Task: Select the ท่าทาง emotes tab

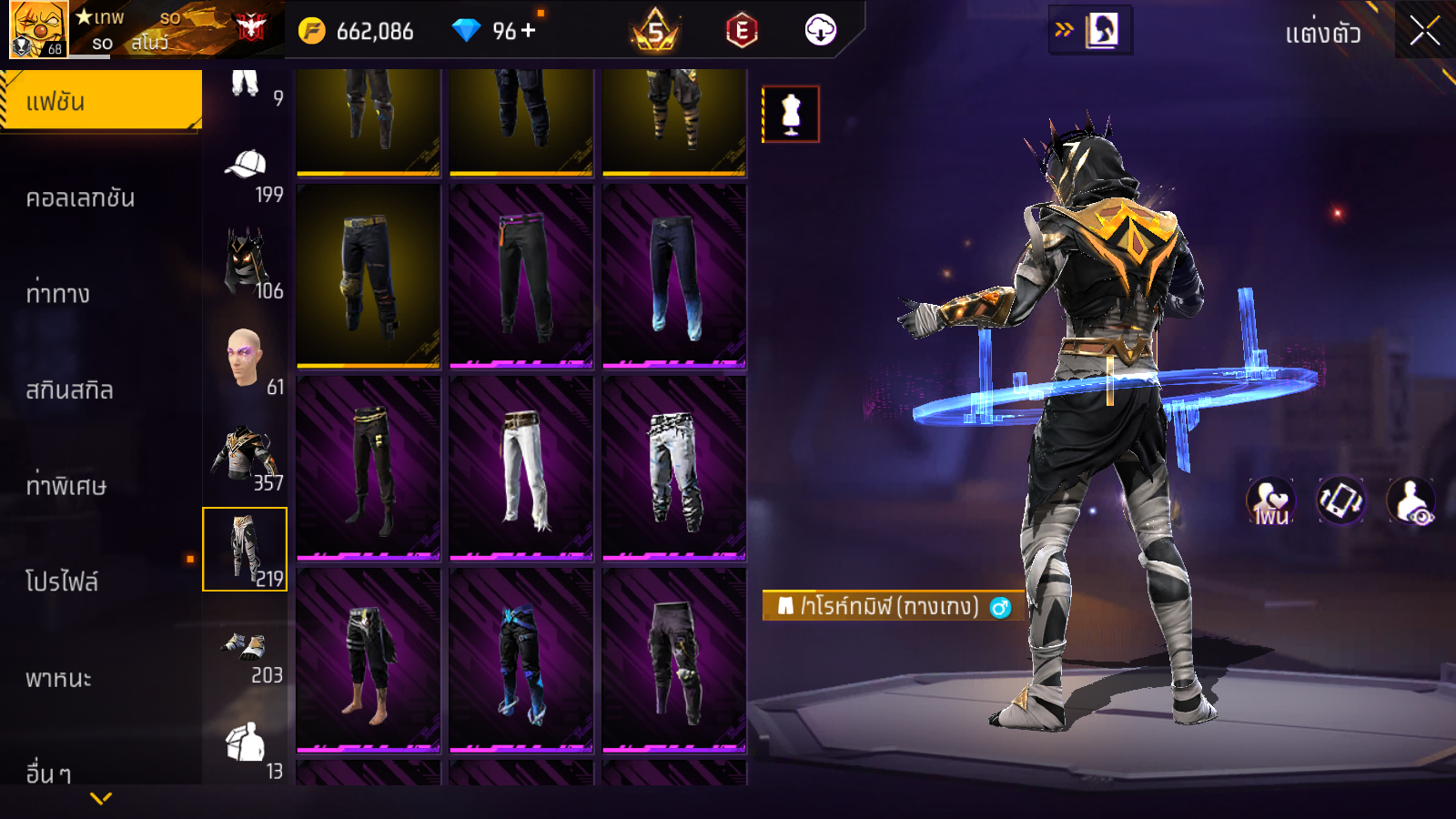Action: (x=58, y=294)
